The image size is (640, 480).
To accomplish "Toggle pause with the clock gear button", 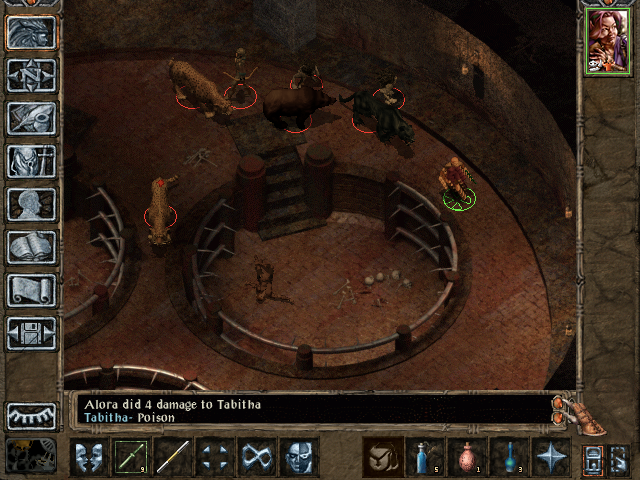I will (29, 455).
